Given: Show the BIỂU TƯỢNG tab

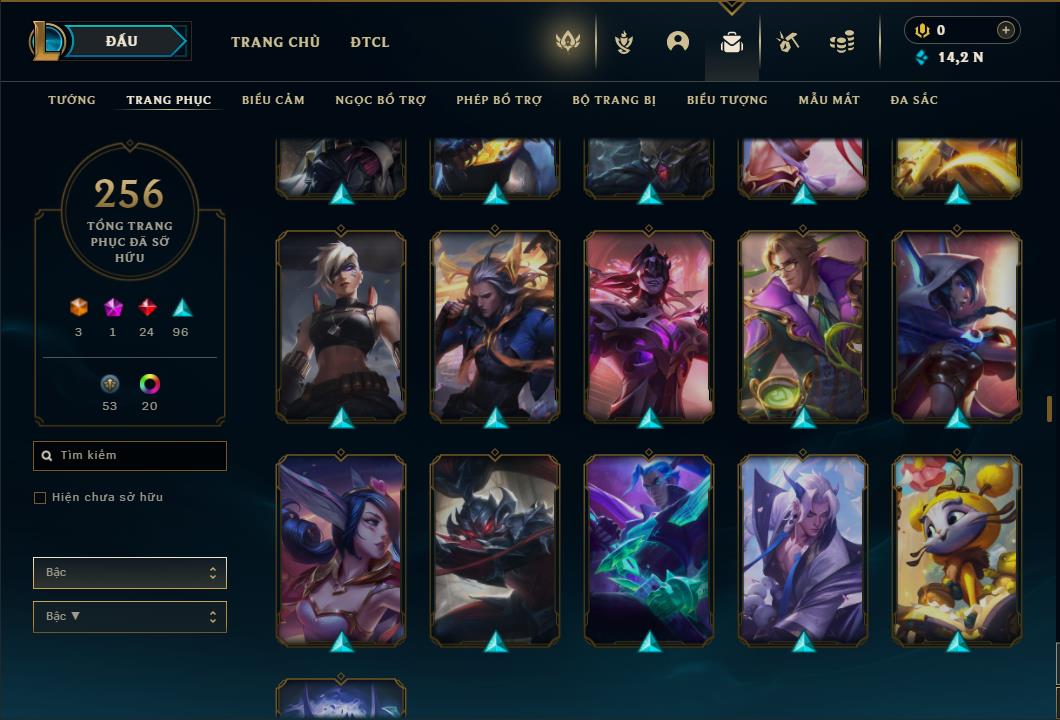Looking at the screenshot, I should [727, 100].
